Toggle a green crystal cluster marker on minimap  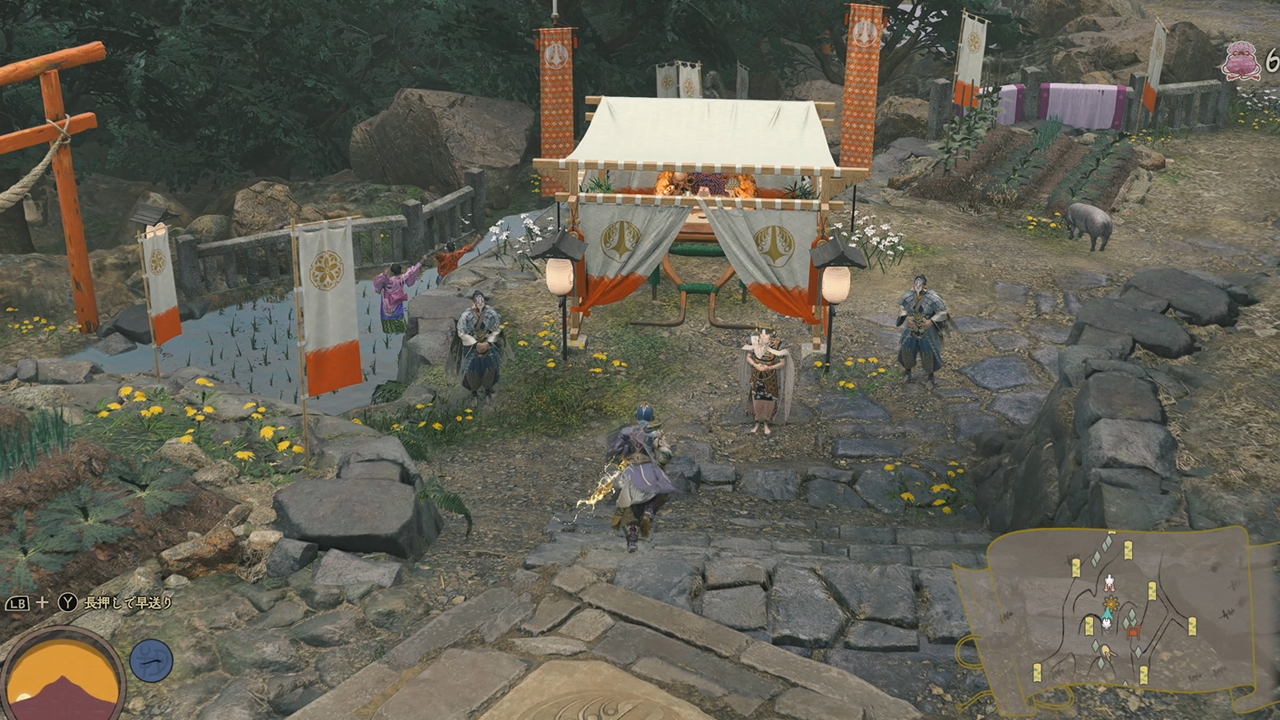1130,617
